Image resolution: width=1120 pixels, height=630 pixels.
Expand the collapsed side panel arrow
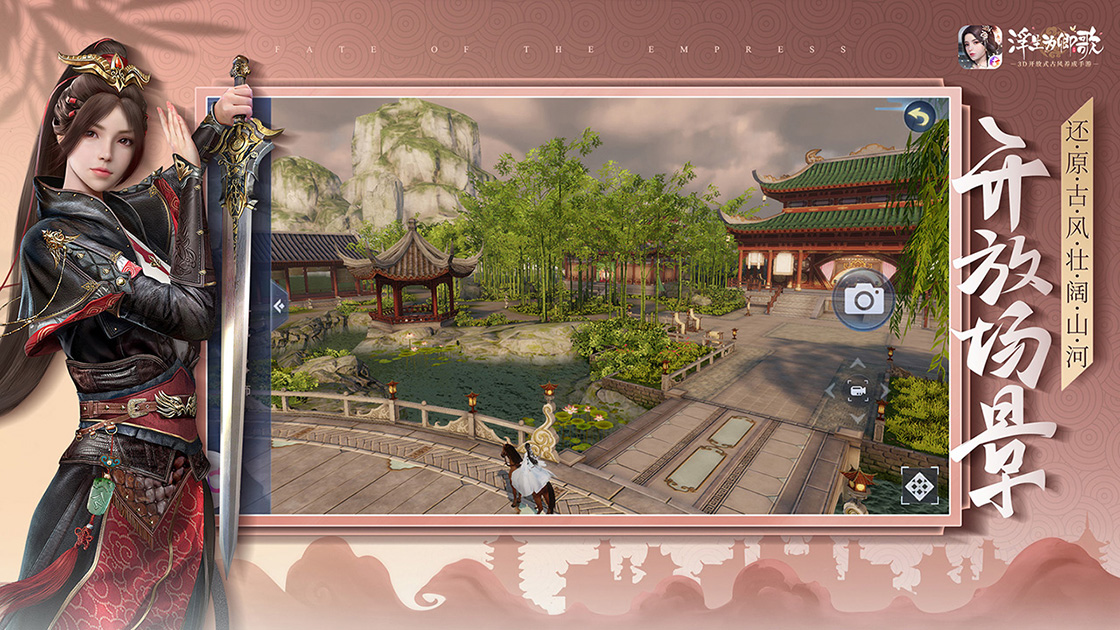[x=278, y=306]
